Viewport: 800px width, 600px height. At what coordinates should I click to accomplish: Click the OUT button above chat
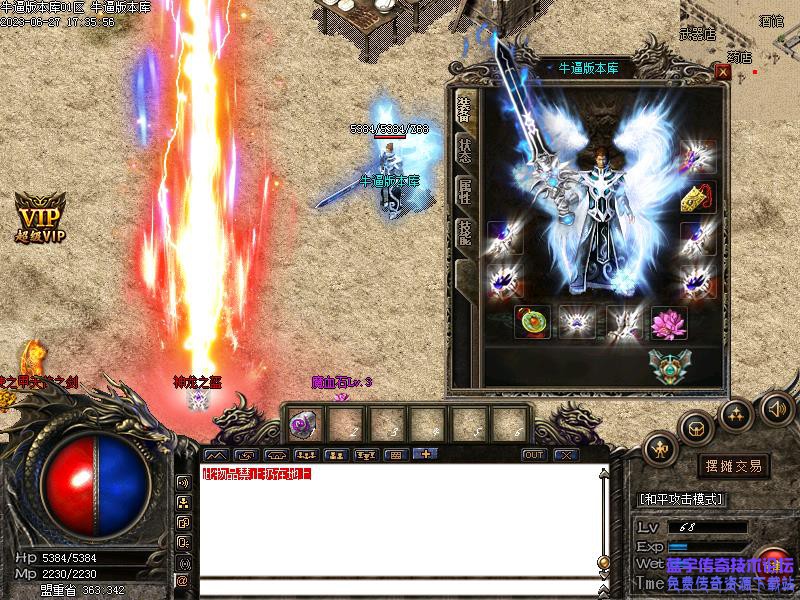535,455
